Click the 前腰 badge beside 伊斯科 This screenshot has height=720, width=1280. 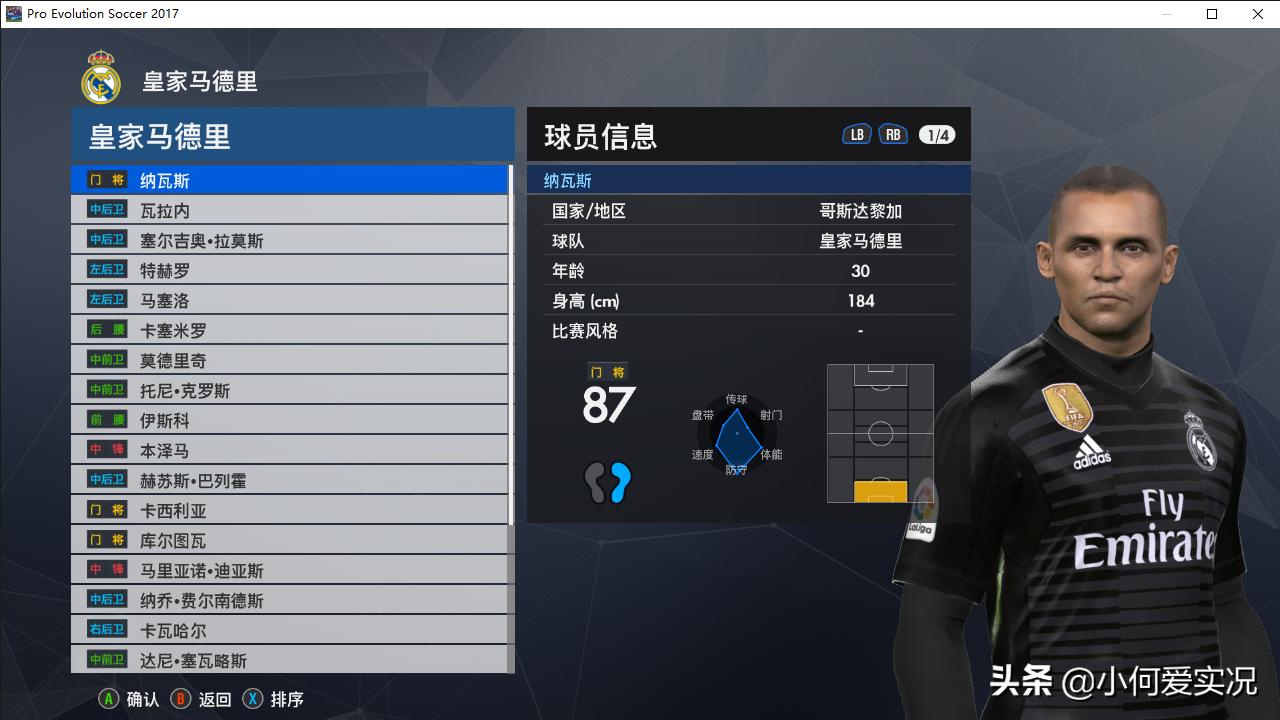(105, 419)
